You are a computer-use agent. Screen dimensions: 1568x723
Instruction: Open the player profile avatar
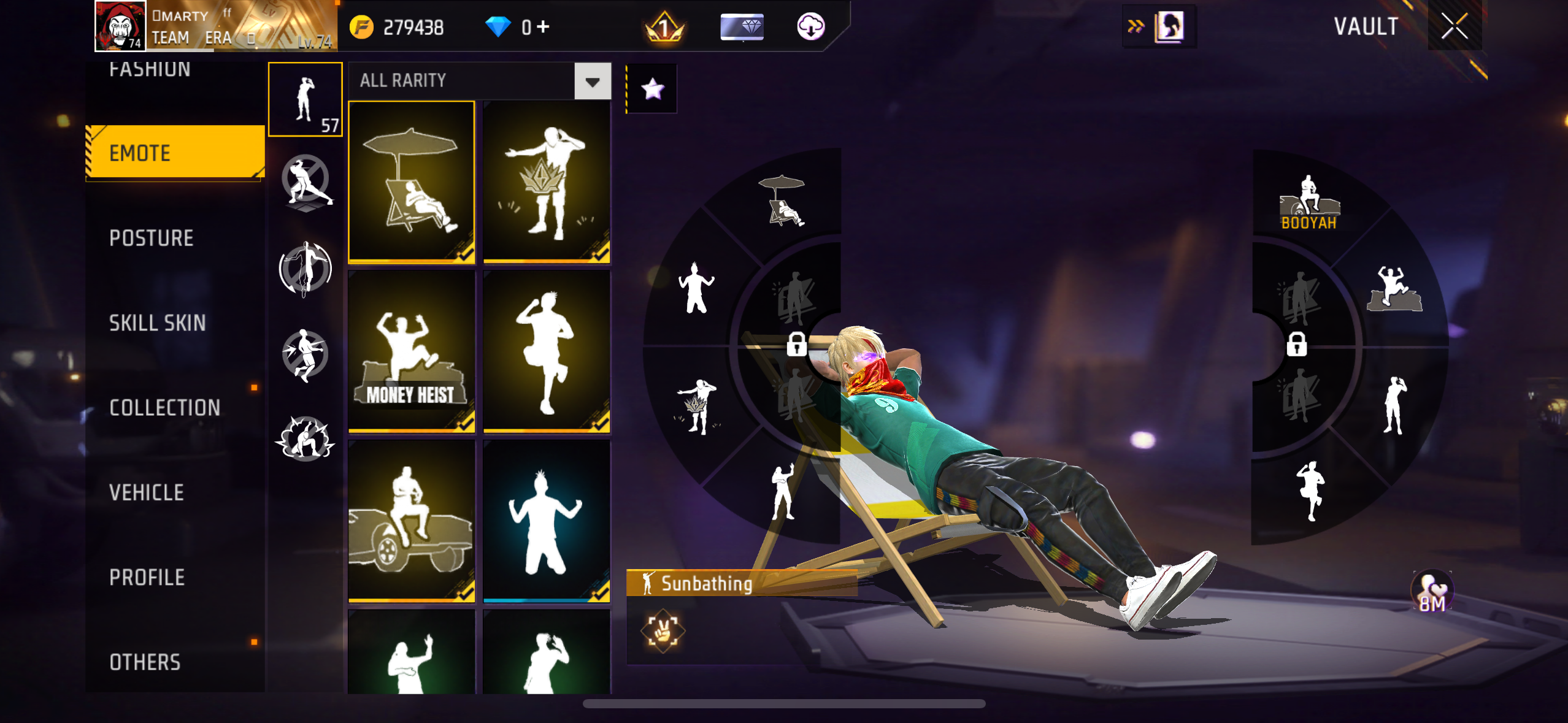[x=120, y=26]
